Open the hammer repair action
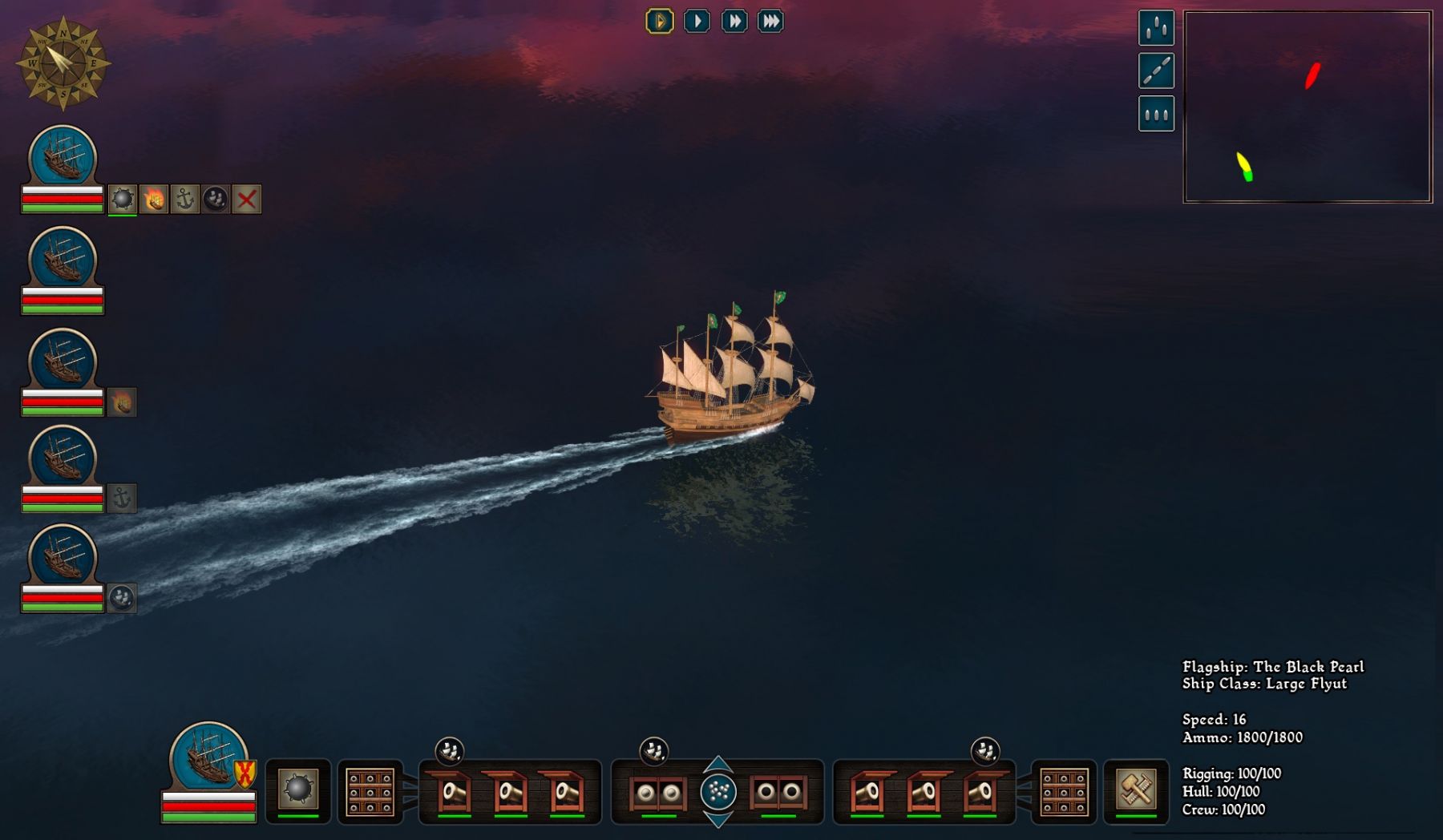 click(x=1136, y=790)
